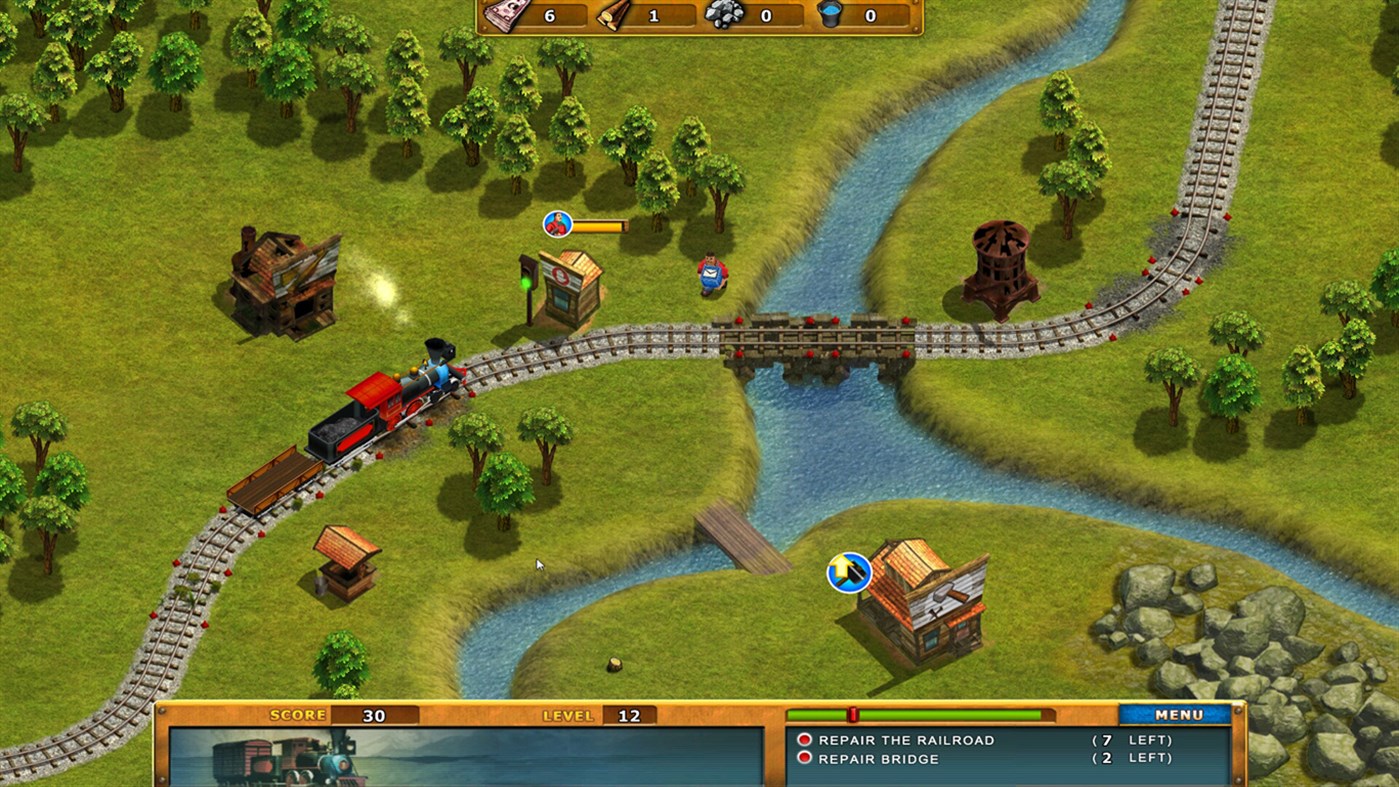Click the burned-down house ruin
Viewport: 1399px width, 787px height.
tap(287, 280)
